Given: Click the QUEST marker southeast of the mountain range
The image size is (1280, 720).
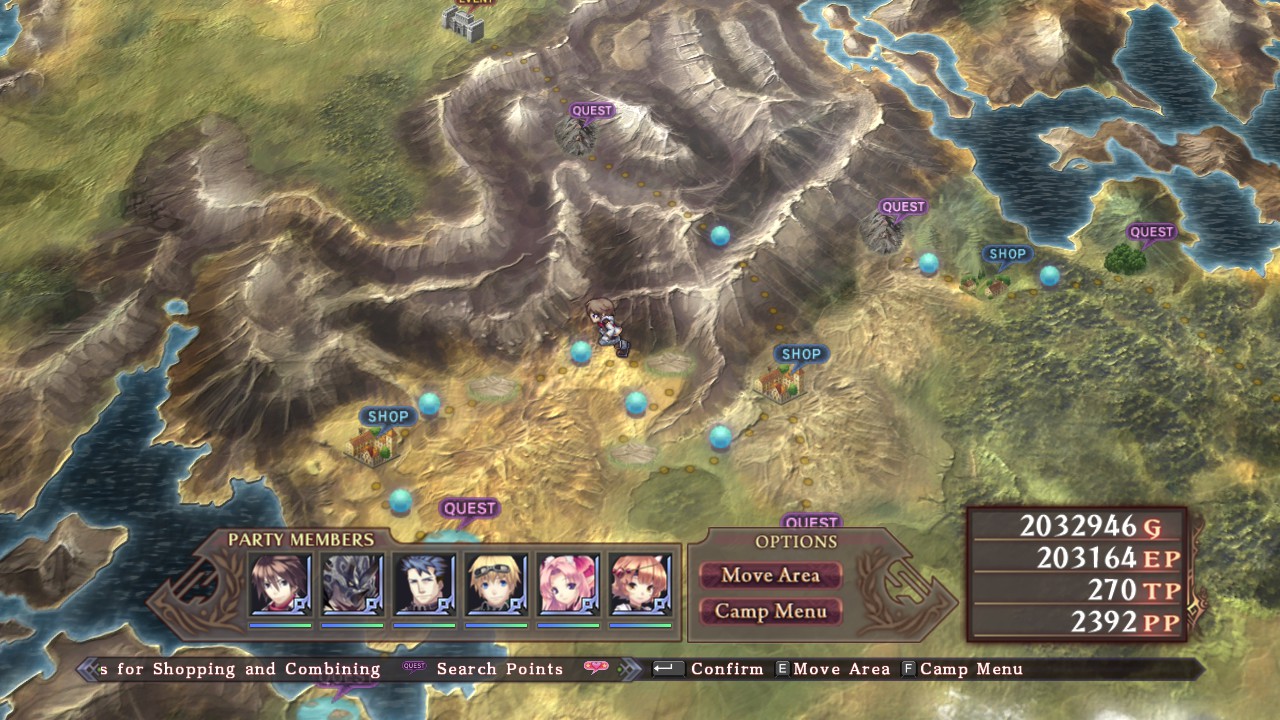Looking at the screenshot, I should (903, 207).
